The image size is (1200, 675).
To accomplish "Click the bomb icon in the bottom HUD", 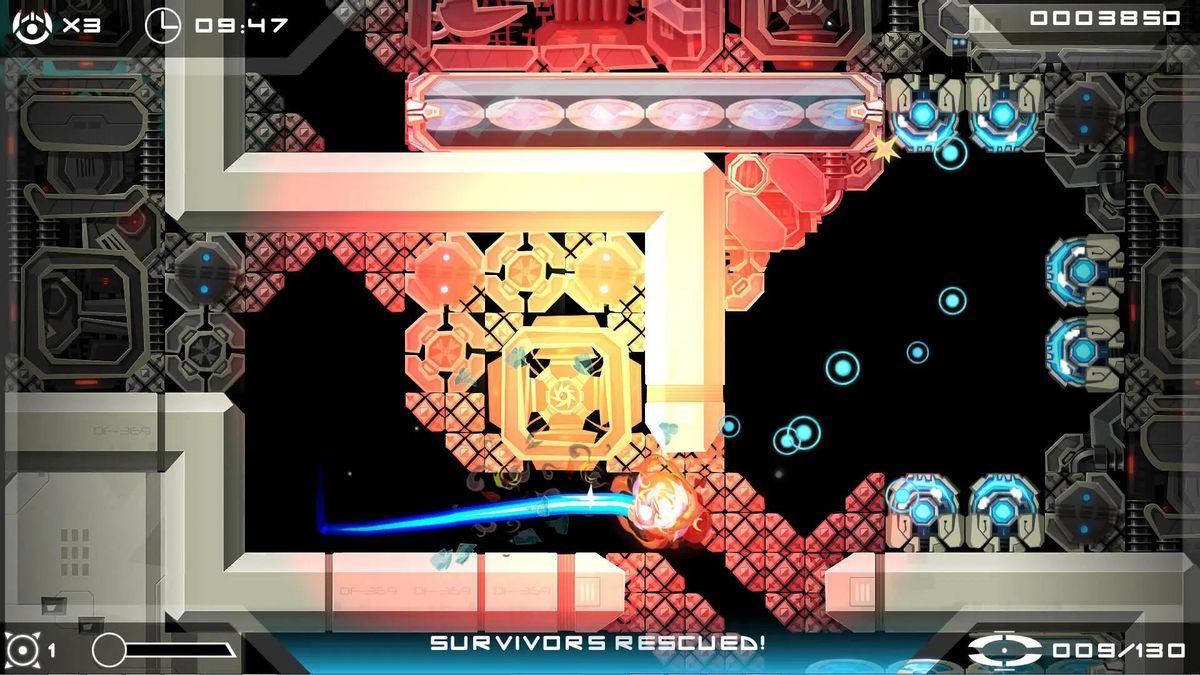I will [x=21, y=649].
